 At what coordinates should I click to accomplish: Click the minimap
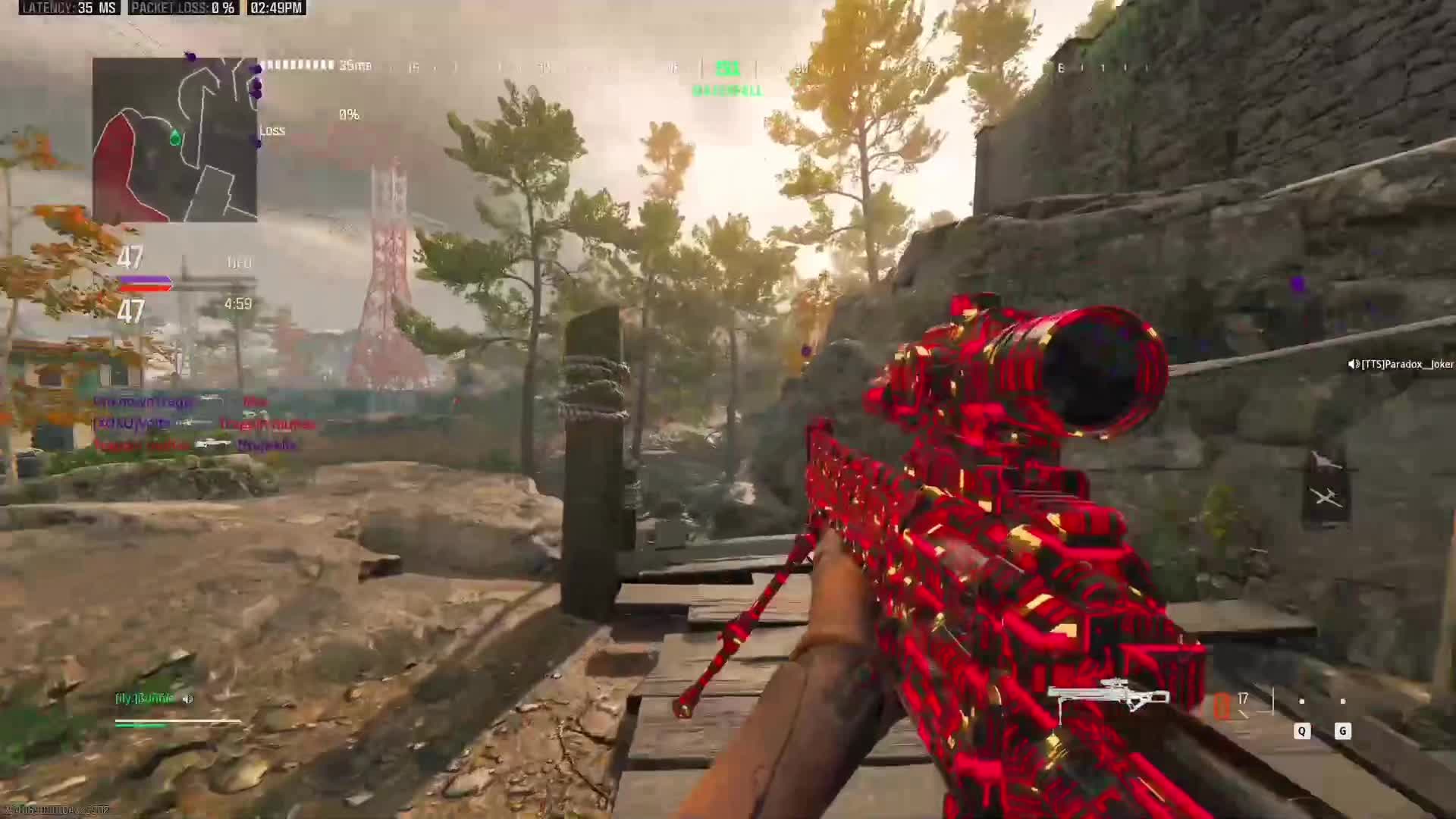pyautogui.click(x=175, y=140)
